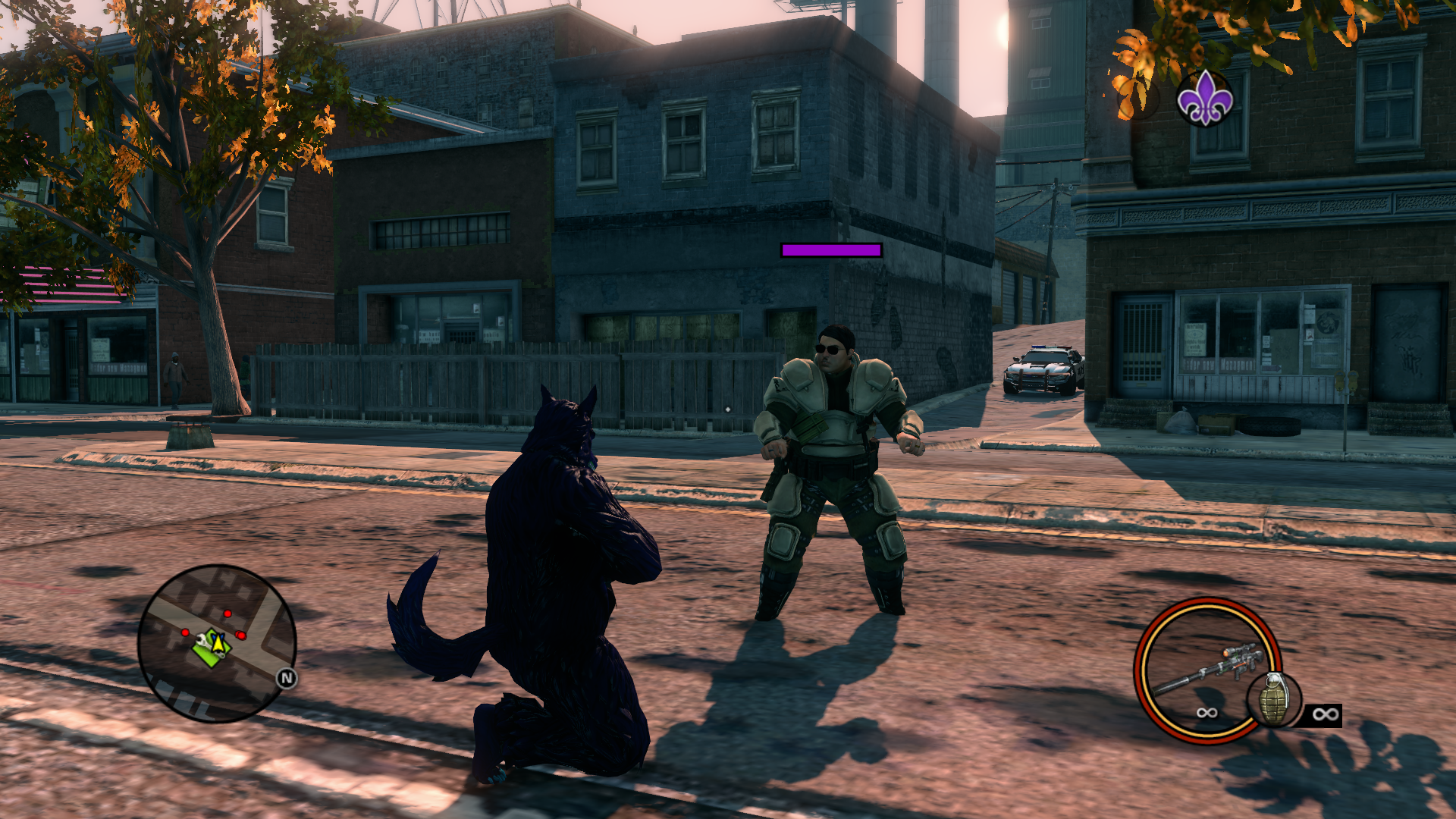Viewport: 1456px width, 819px height.
Task: Click the circular minimap
Action: [x=217, y=643]
